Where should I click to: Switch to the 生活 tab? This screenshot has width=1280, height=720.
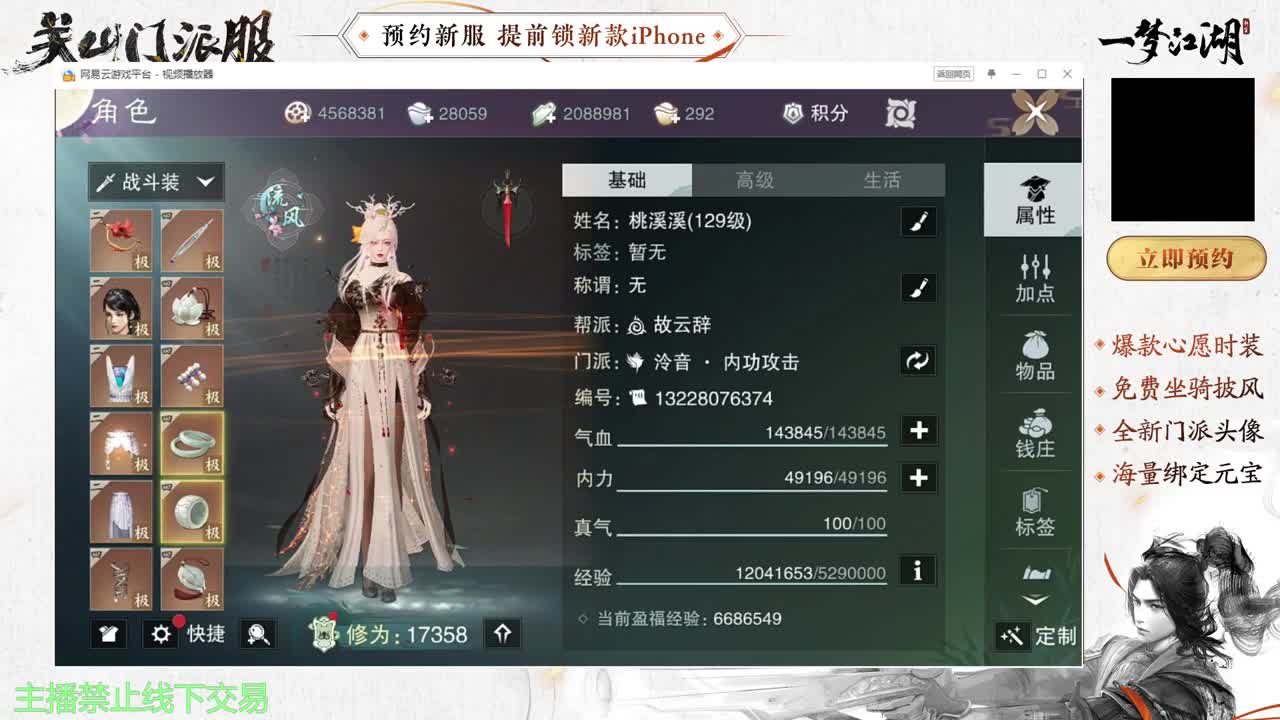[885, 180]
